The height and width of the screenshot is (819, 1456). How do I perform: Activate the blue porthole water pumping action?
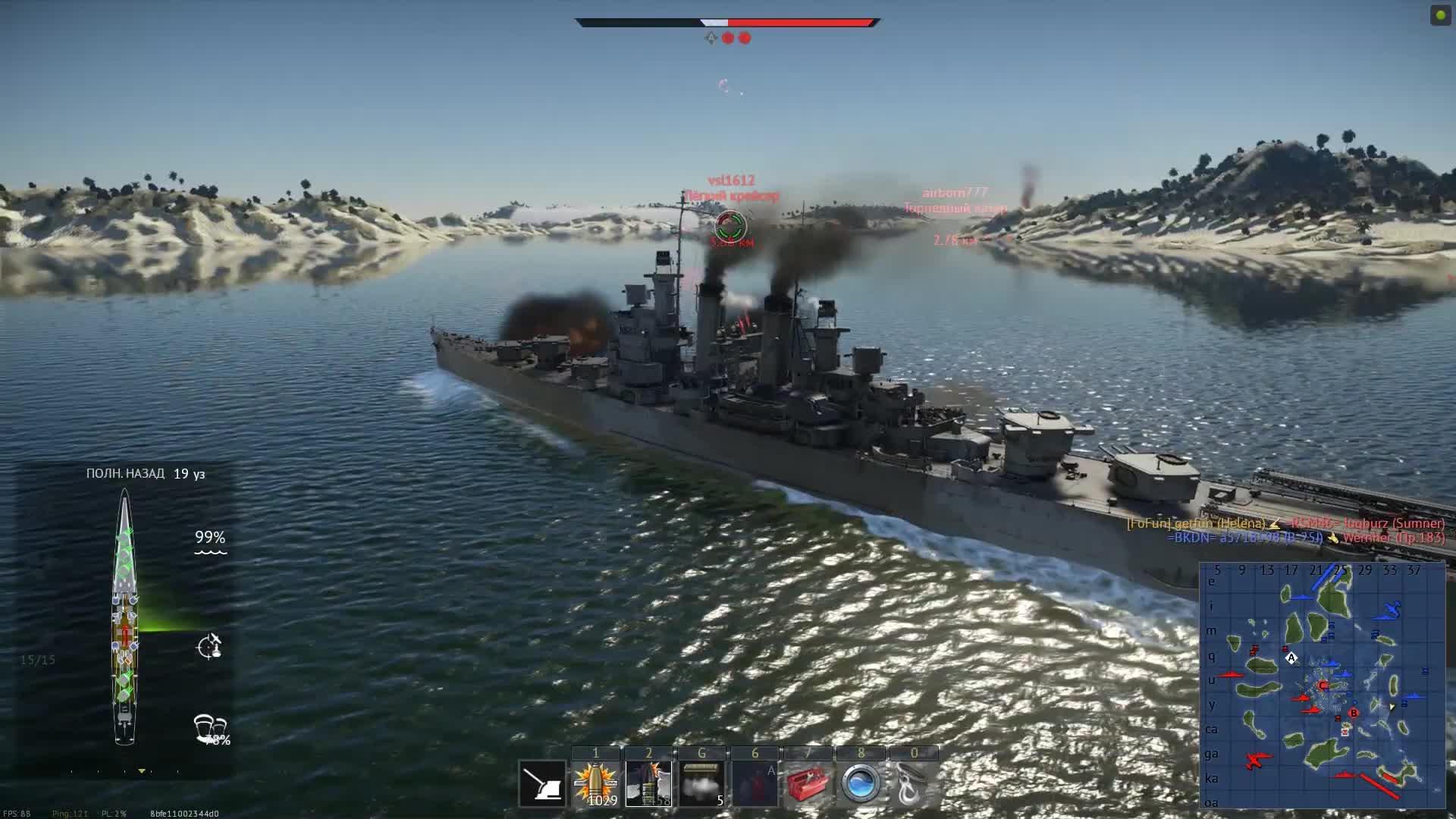tap(861, 783)
